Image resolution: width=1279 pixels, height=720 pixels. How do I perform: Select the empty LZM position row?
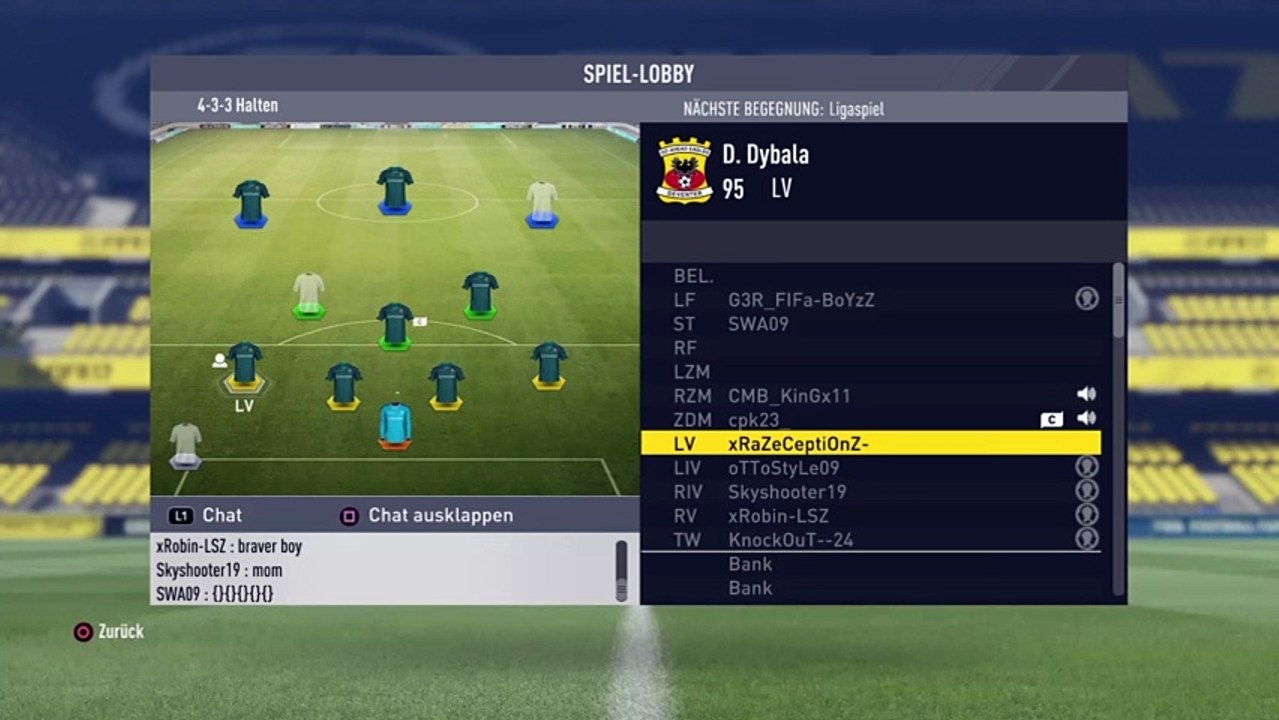coord(870,372)
